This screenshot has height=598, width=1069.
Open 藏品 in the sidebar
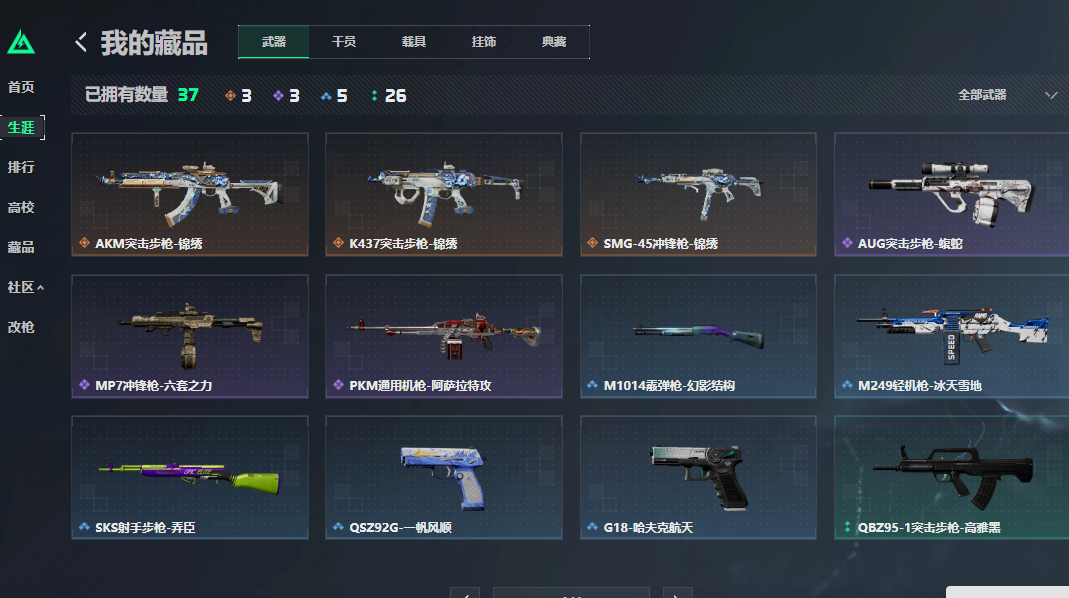point(21,247)
